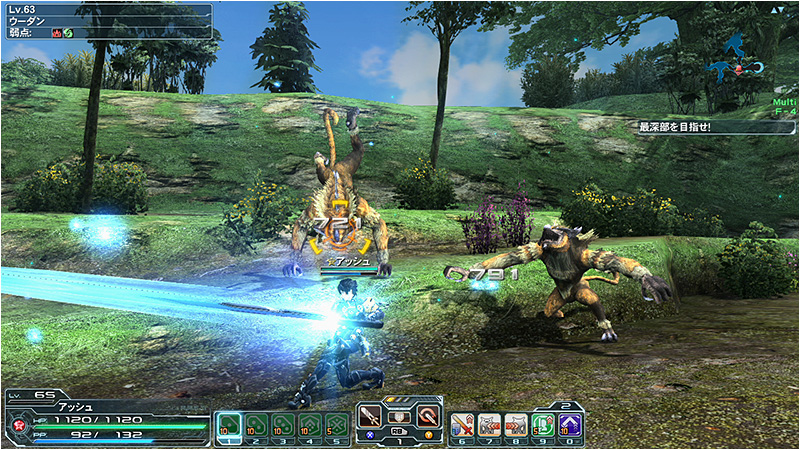Use the green cross-pattern item in slot 5
The width and height of the screenshot is (800, 450).
point(337,425)
